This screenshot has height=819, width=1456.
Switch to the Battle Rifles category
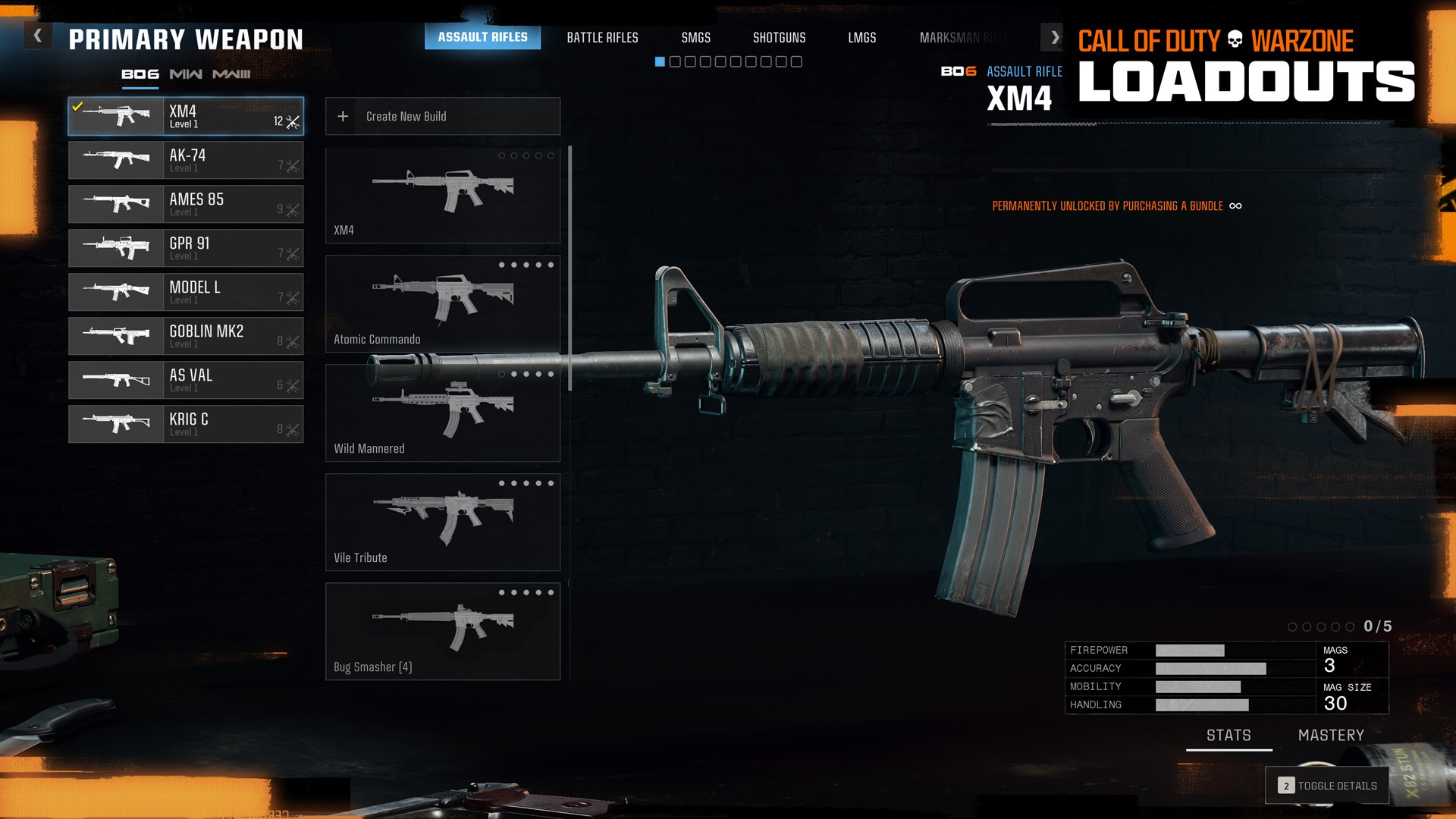point(602,37)
